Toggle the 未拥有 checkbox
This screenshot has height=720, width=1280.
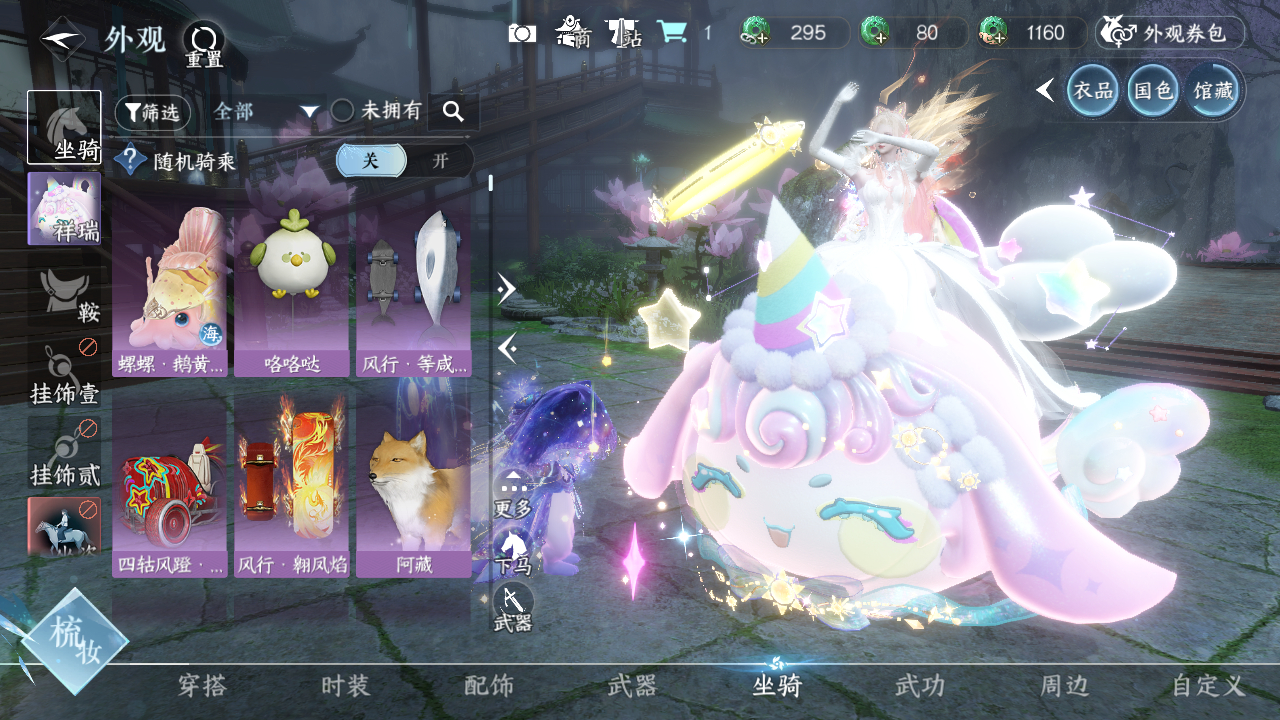click(342, 112)
